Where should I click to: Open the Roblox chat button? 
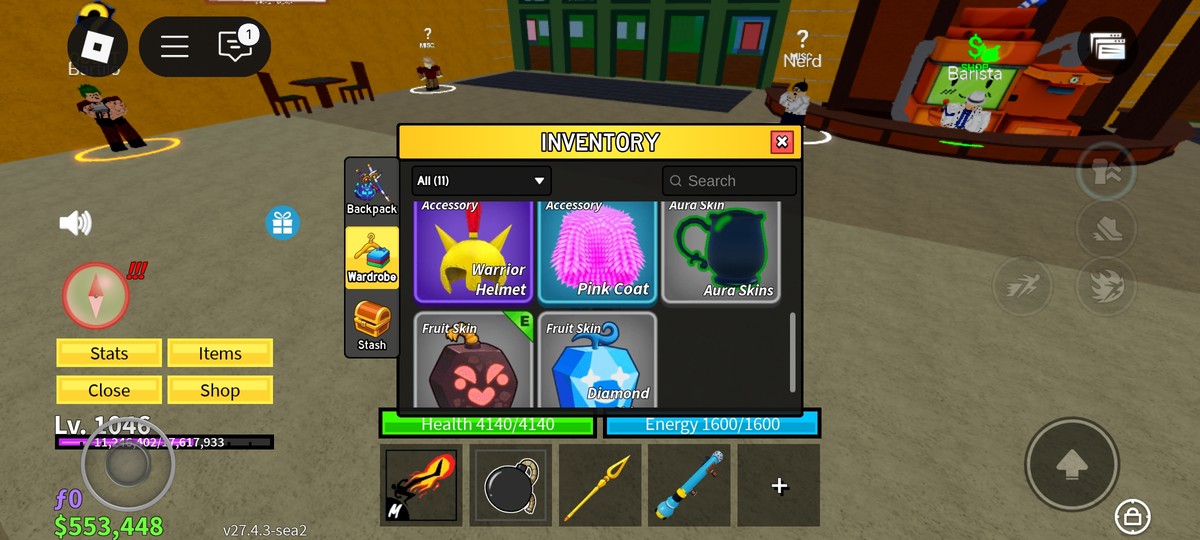click(236, 46)
